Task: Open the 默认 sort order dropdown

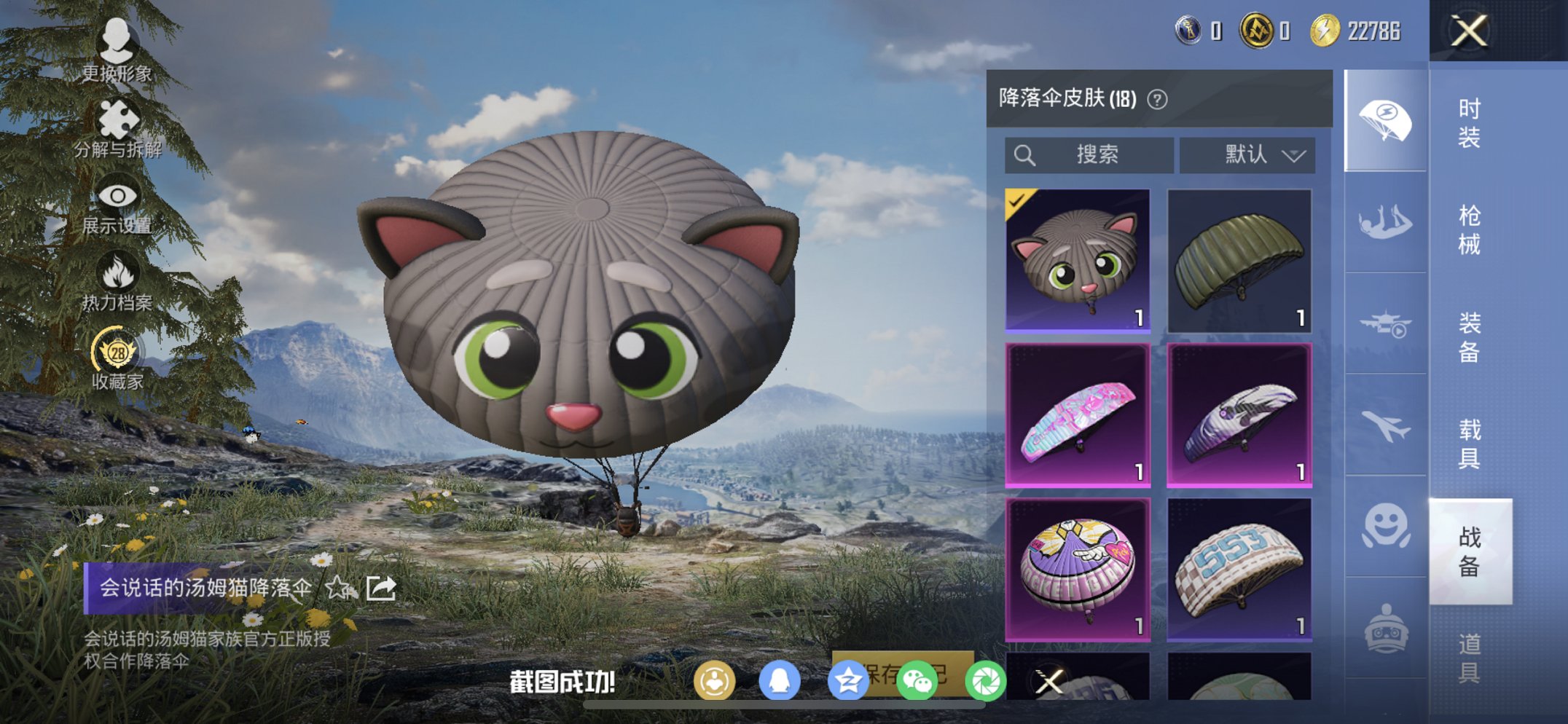Action: [x=1244, y=154]
